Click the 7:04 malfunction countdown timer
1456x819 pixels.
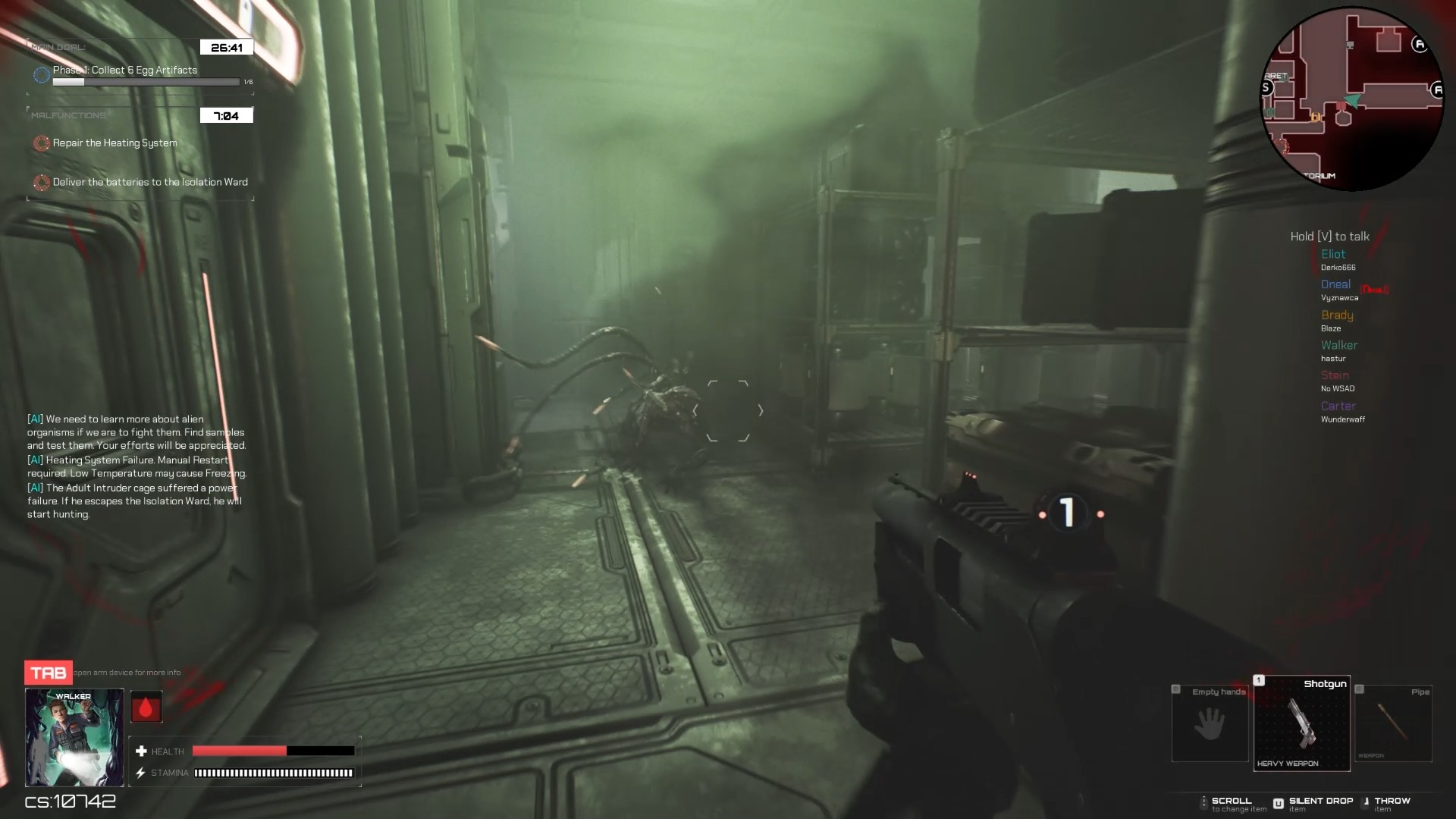(x=226, y=115)
